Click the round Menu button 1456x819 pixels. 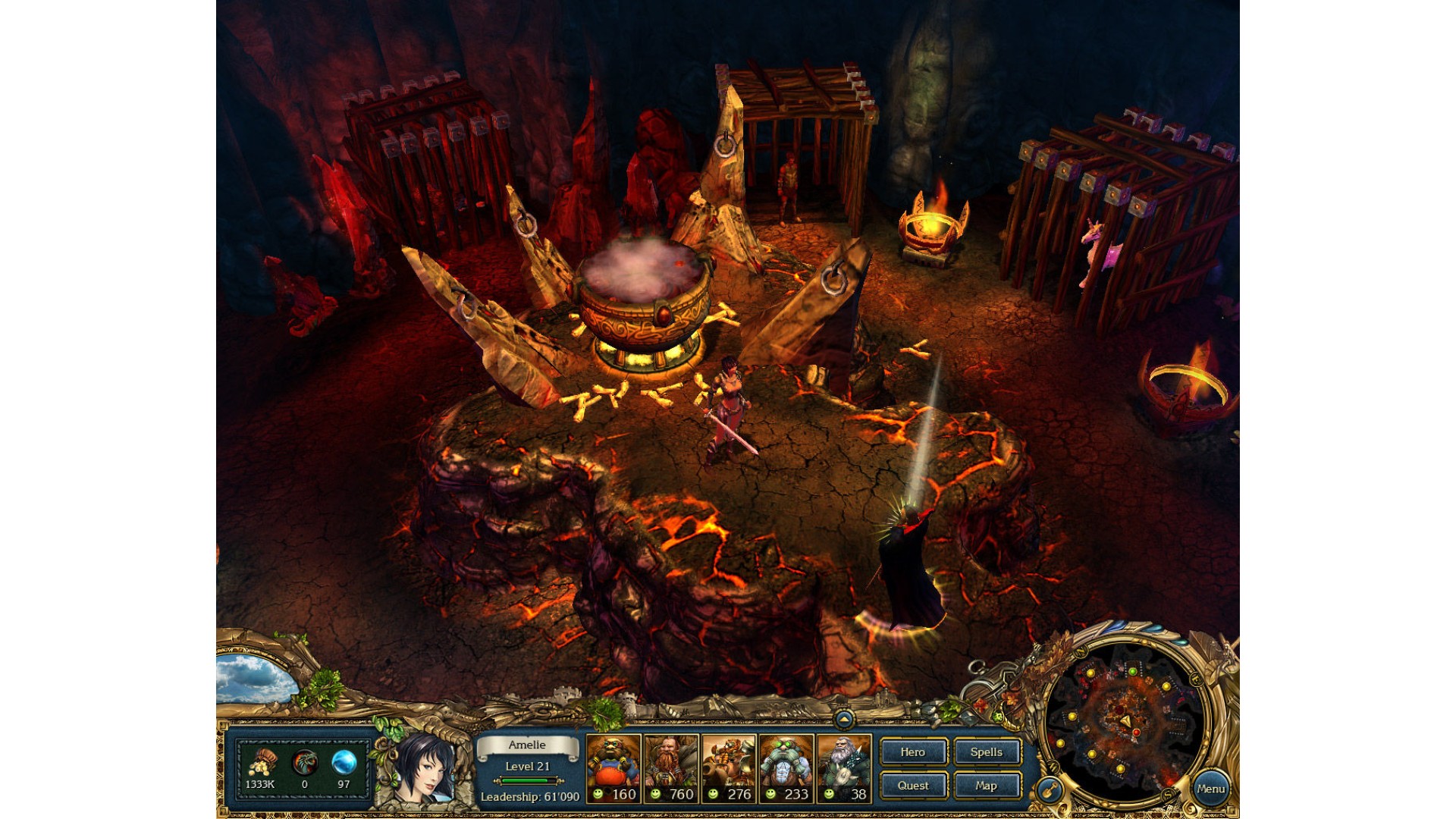coord(1210,789)
